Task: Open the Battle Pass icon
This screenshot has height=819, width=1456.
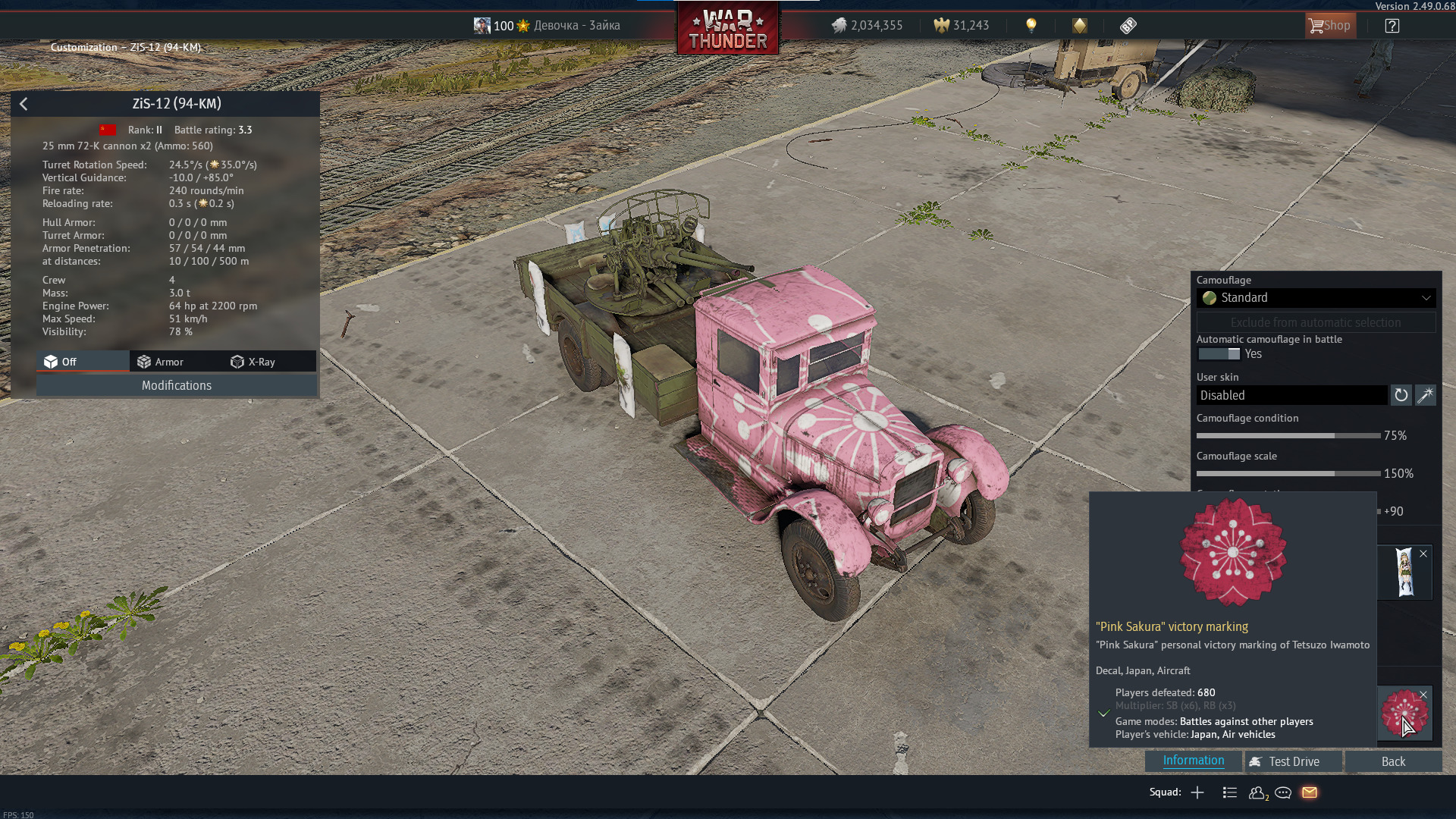Action: click(1128, 26)
